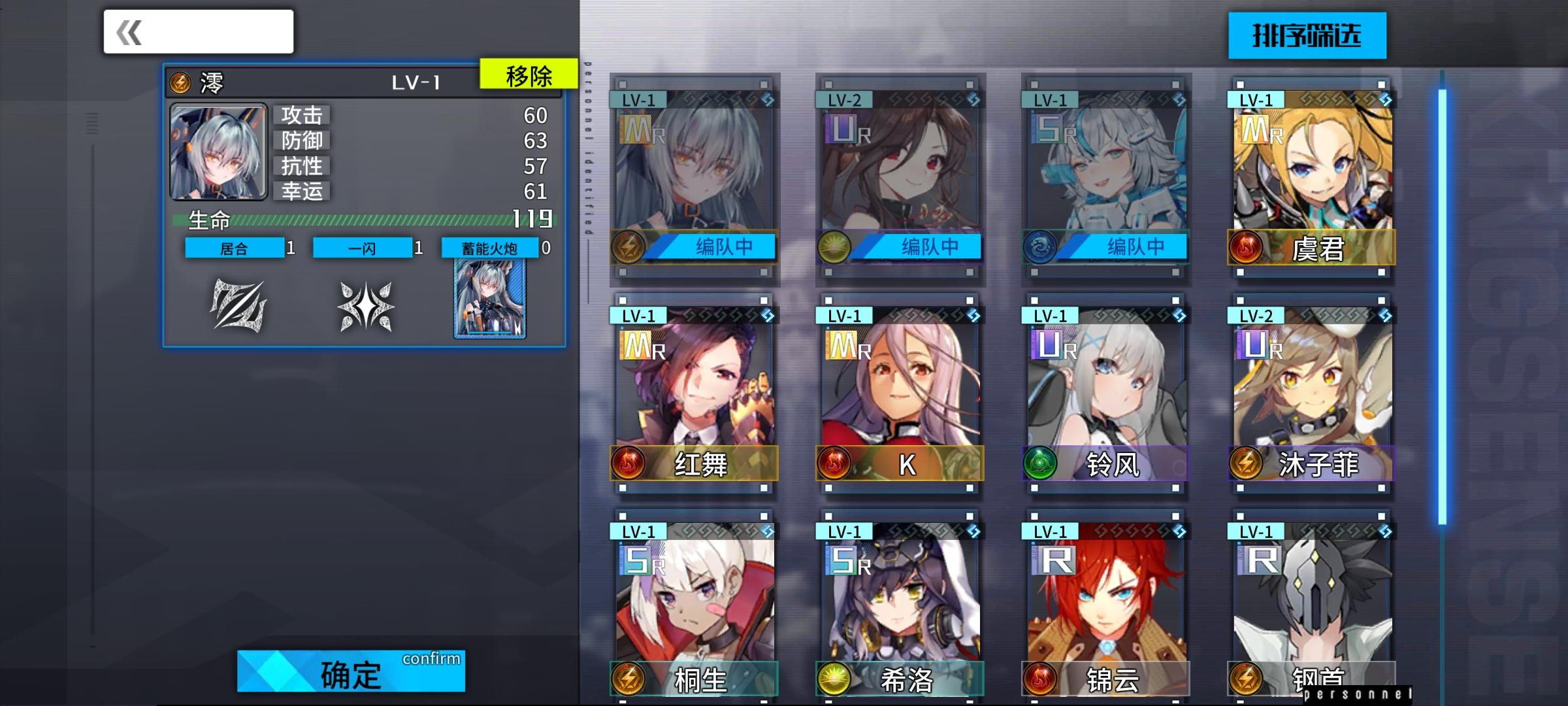Open the 排序筛选 sort filter

click(x=1307, y=36)
